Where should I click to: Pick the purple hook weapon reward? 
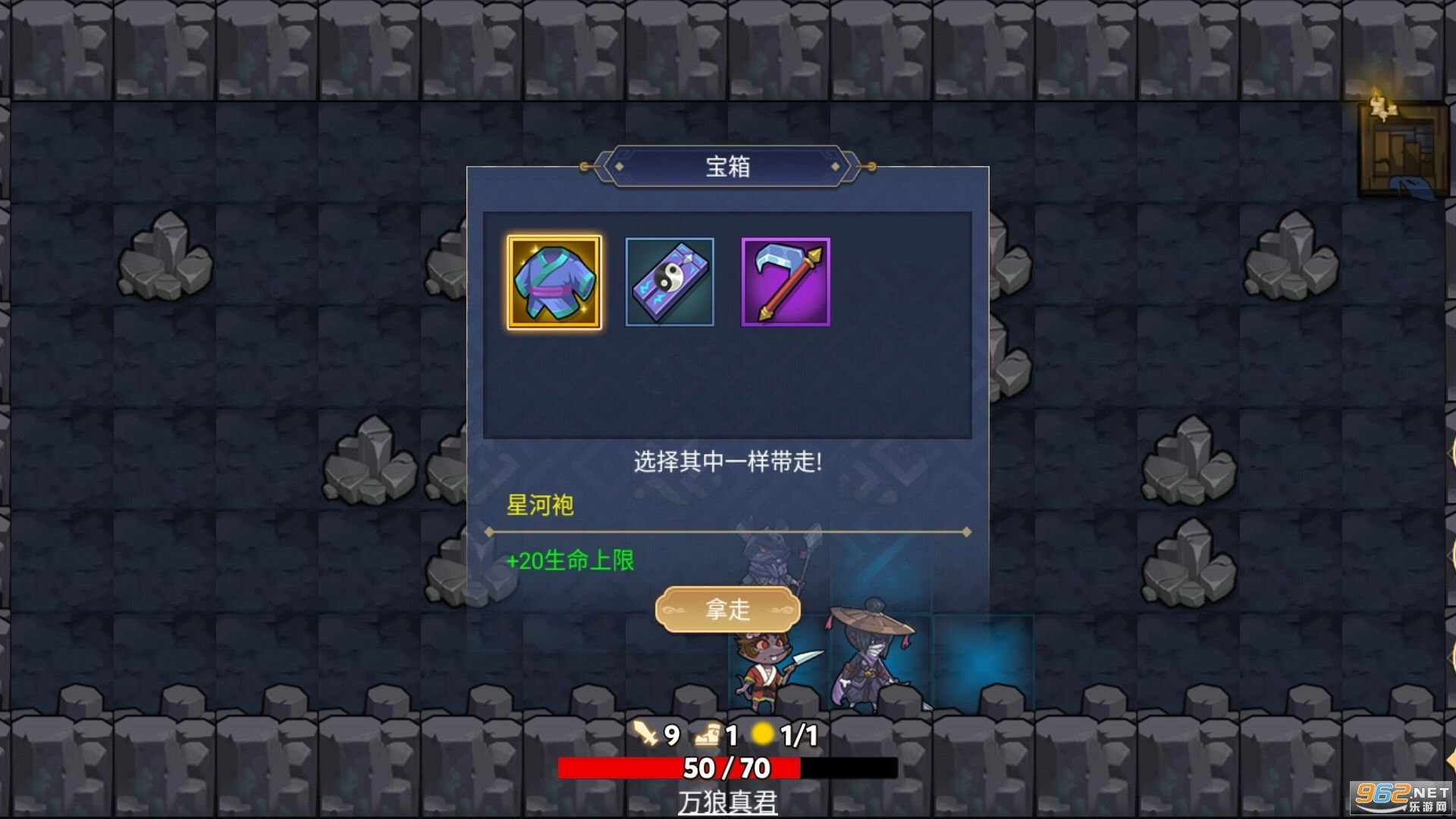point(783,281)
